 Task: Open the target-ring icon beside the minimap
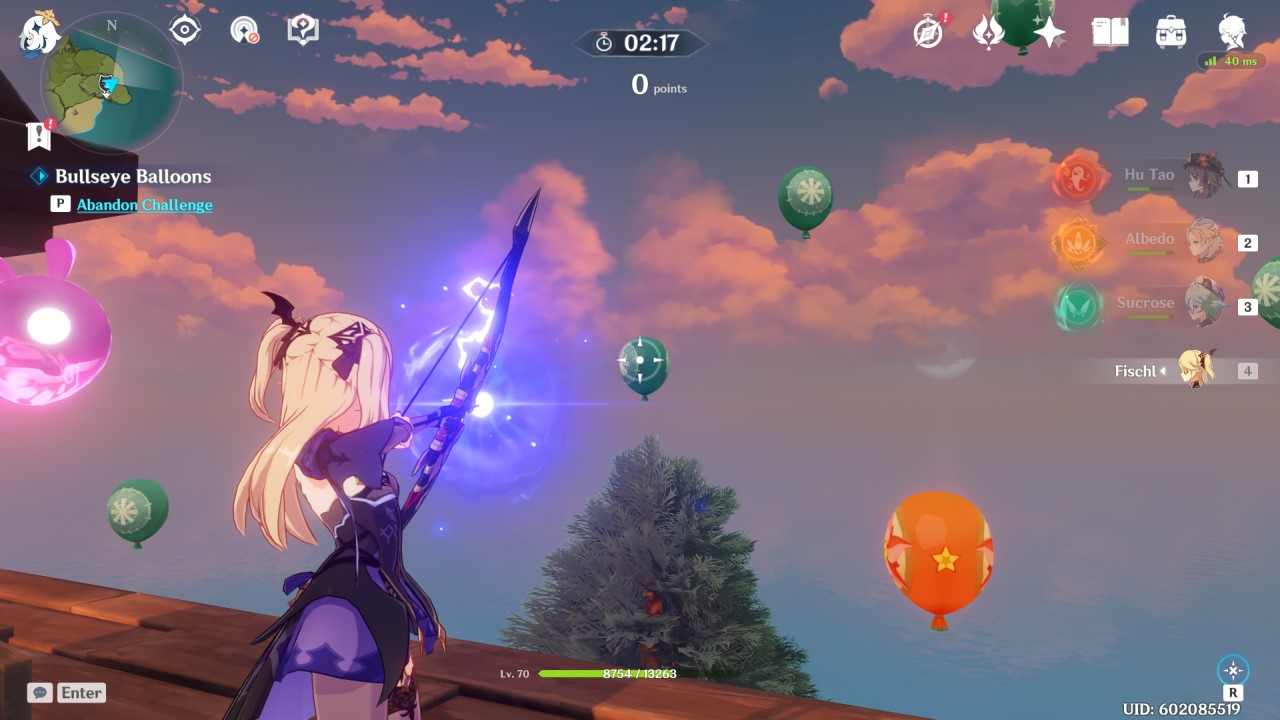pyautogui.click(x=185, y=30)
